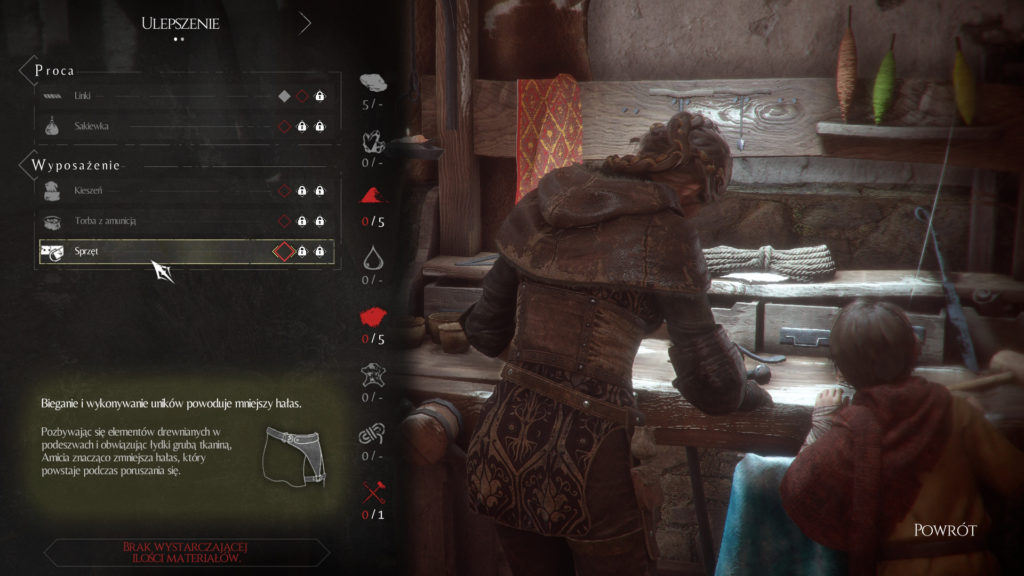Select the Proca category header

coord(55,71)
